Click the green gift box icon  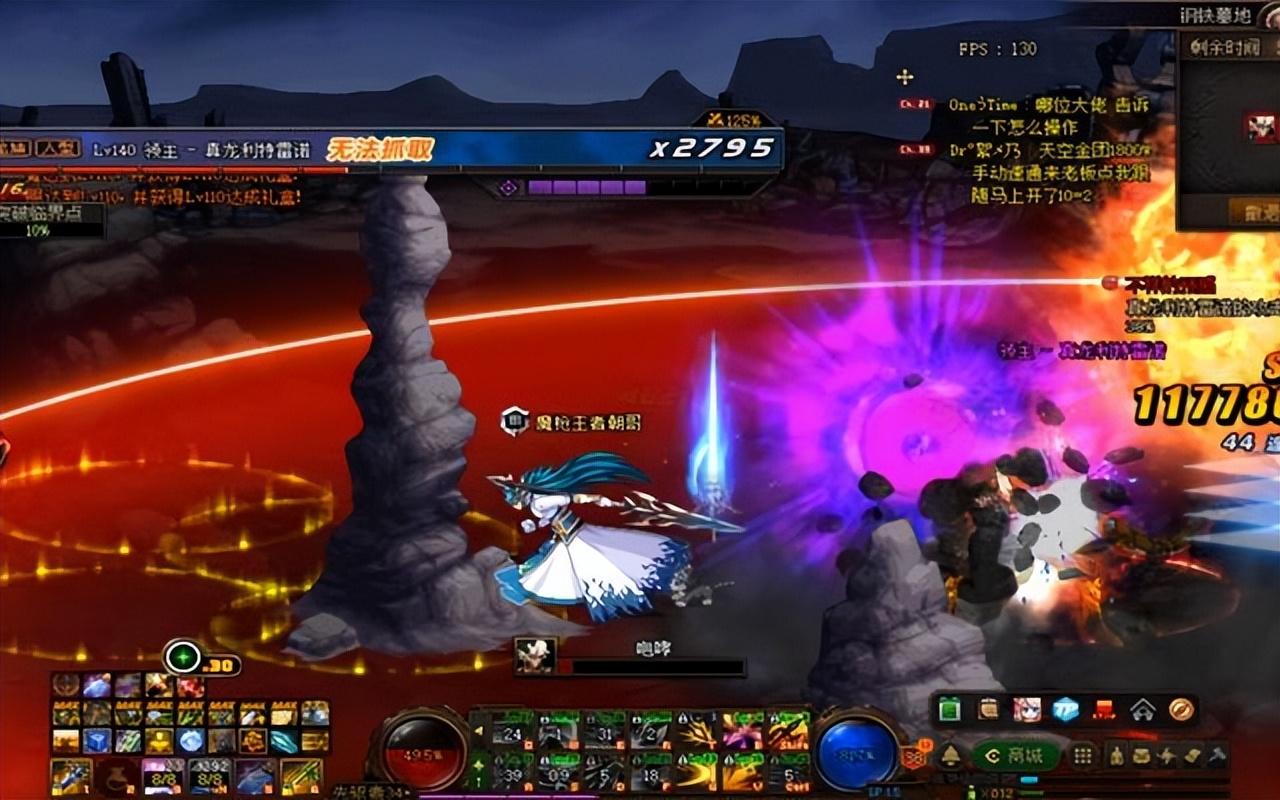tap(950, 709)
